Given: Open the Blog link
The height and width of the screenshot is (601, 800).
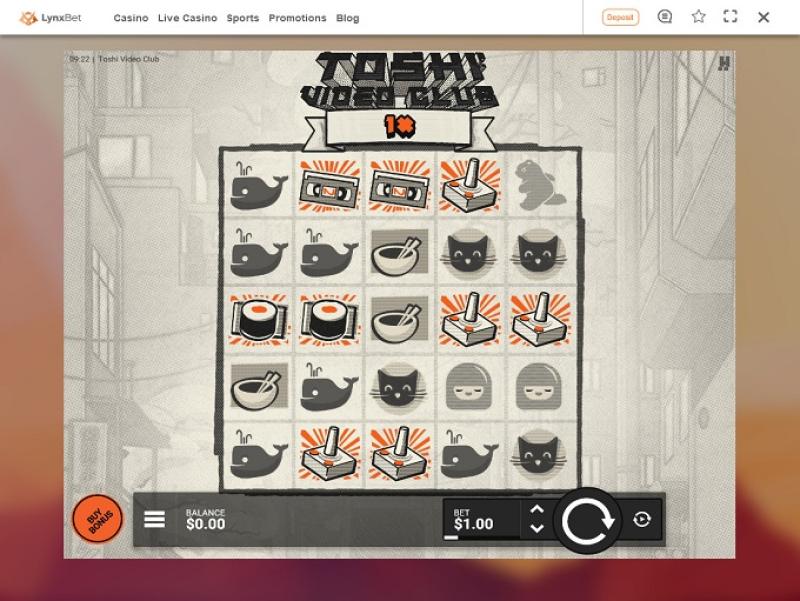Looking at the screenshot, I should pos(348,18).
